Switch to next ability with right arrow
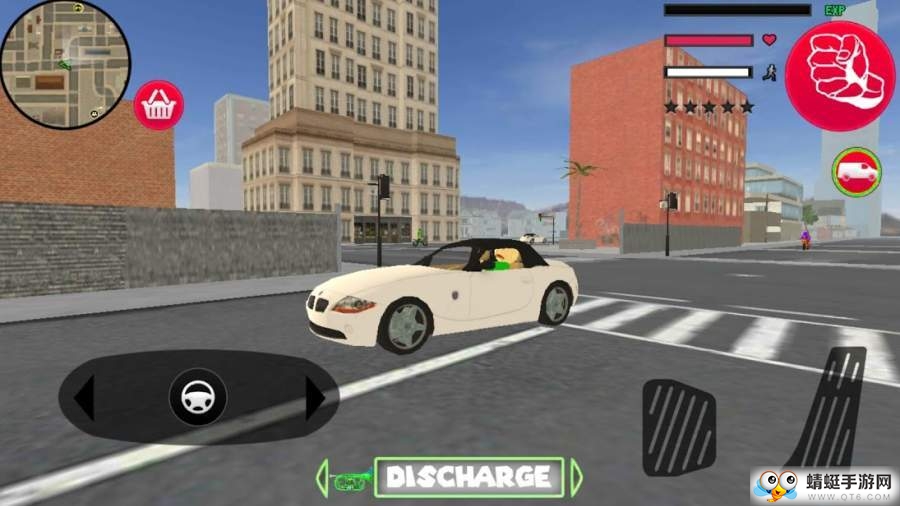The height and width of the screenshot is (506, 900). (x=576, y=478)
